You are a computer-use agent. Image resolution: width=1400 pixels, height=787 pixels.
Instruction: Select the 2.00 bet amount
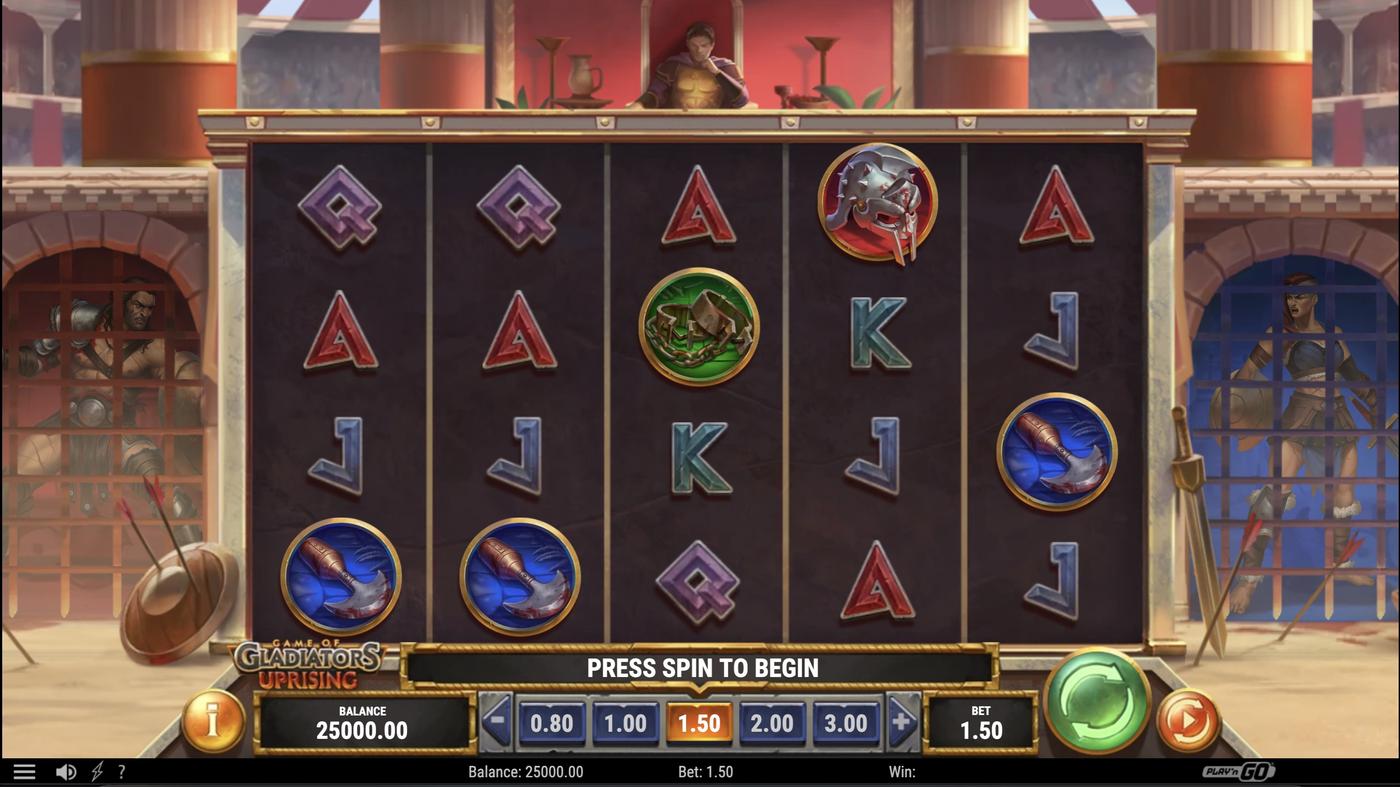tap(773, 722)
